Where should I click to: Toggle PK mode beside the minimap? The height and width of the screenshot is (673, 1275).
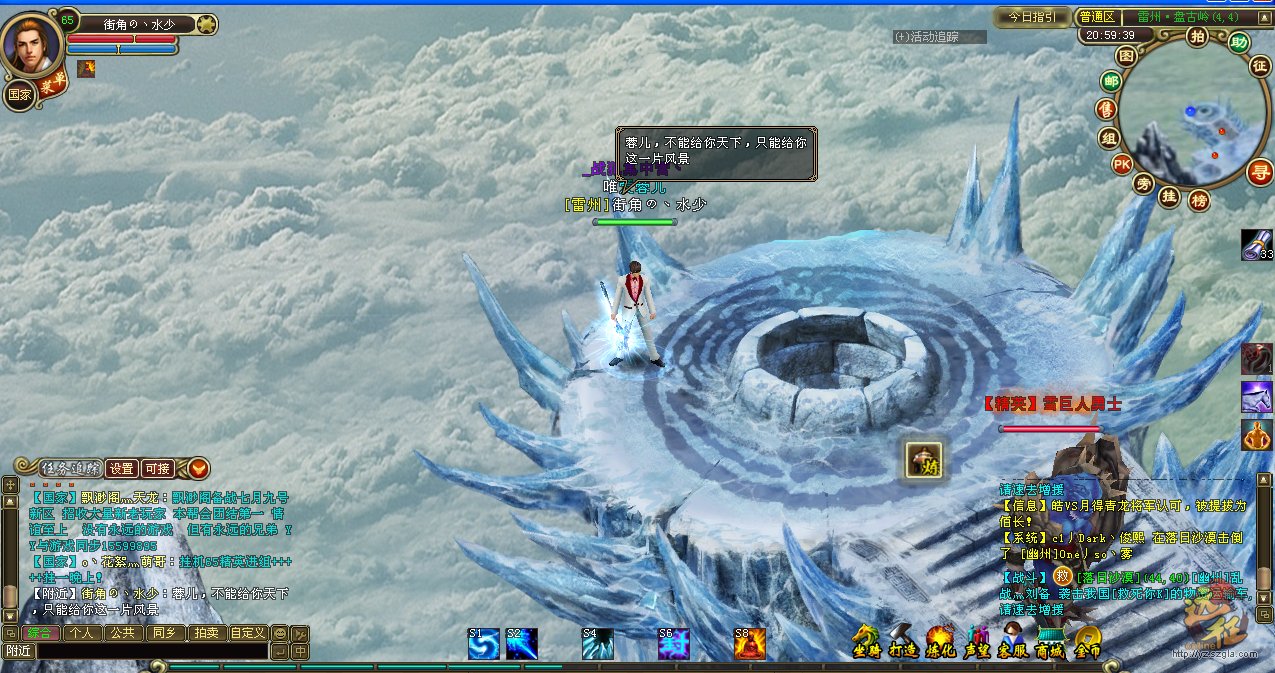pos(1122,164)
